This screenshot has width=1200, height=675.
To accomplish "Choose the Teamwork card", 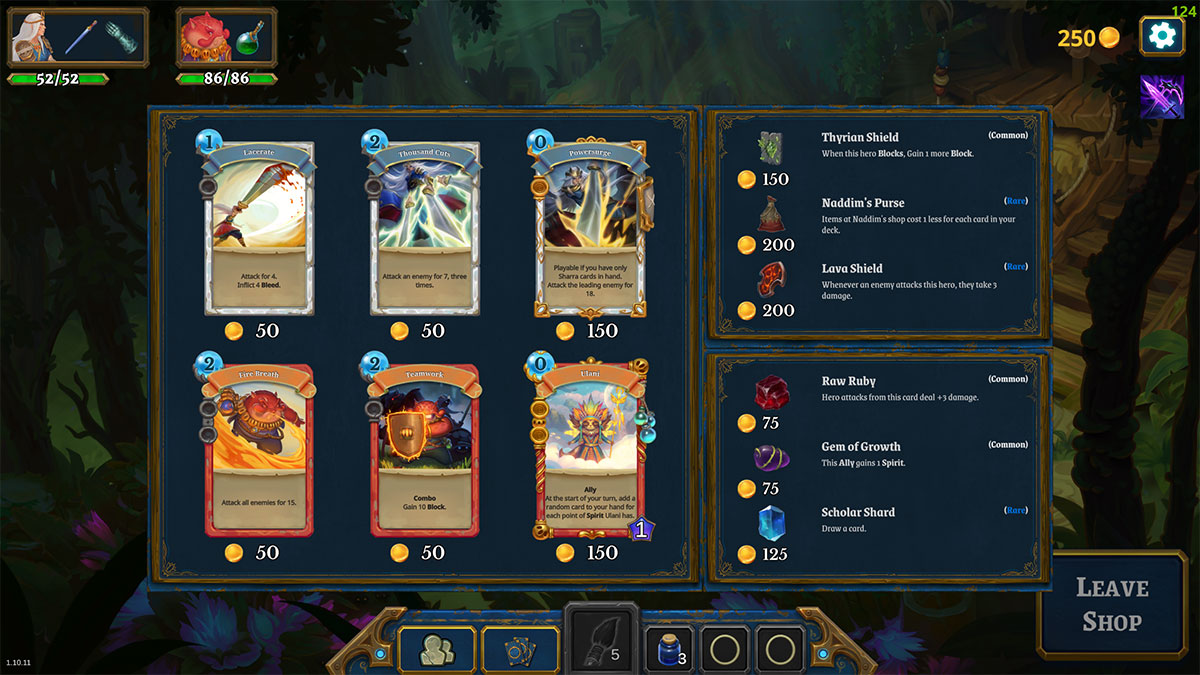I will tap(426, 450).
